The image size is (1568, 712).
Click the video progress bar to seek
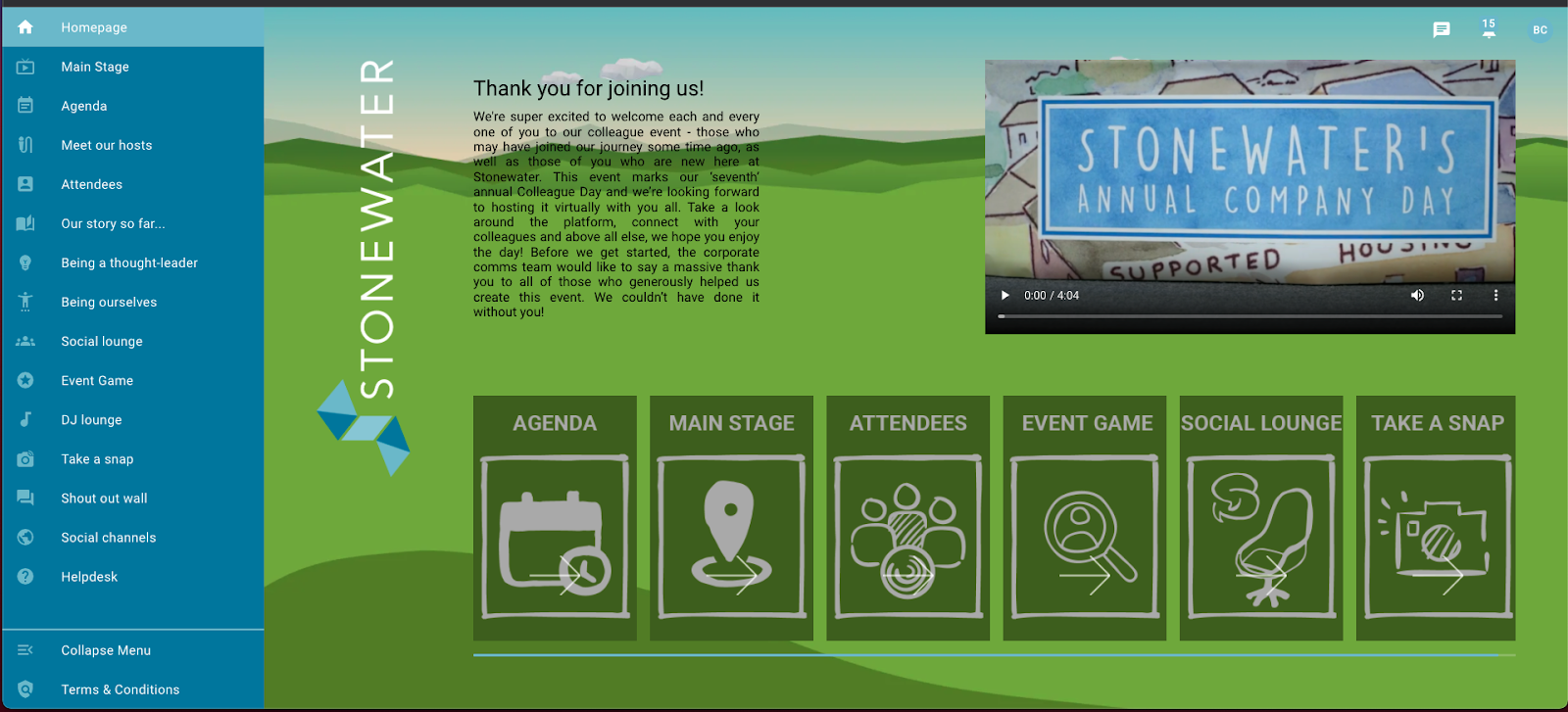(1249, 316)
